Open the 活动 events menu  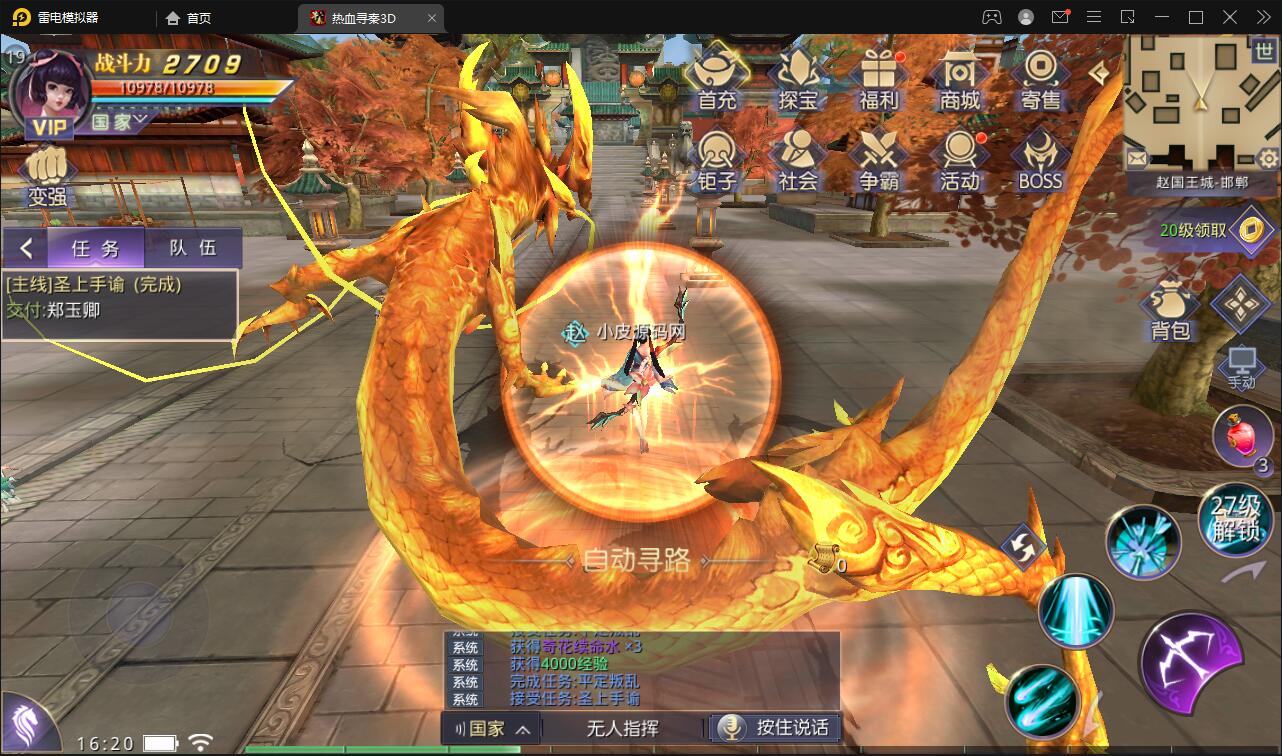pos(959,160)
